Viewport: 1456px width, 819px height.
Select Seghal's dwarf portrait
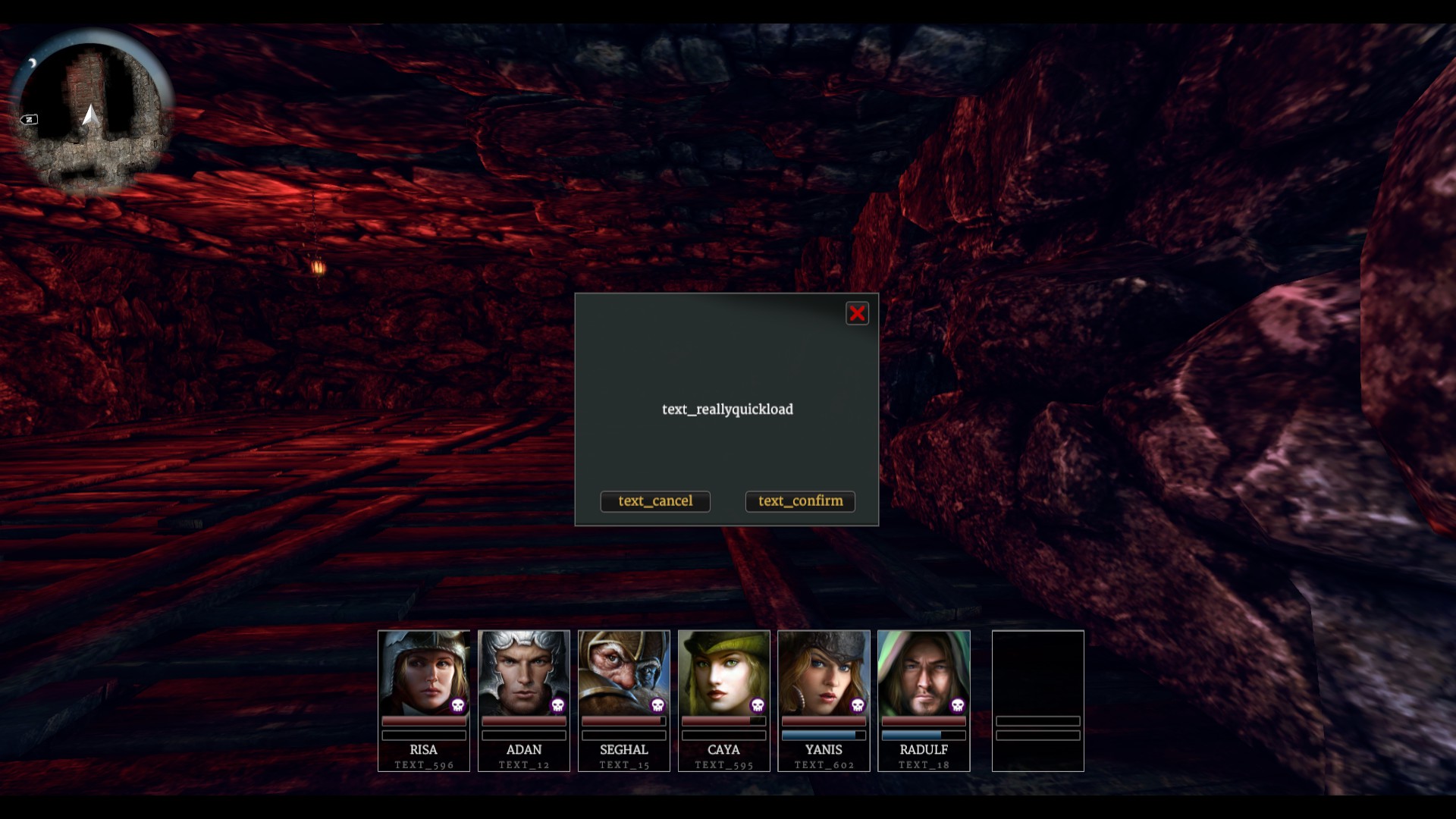tap(623, 673)
